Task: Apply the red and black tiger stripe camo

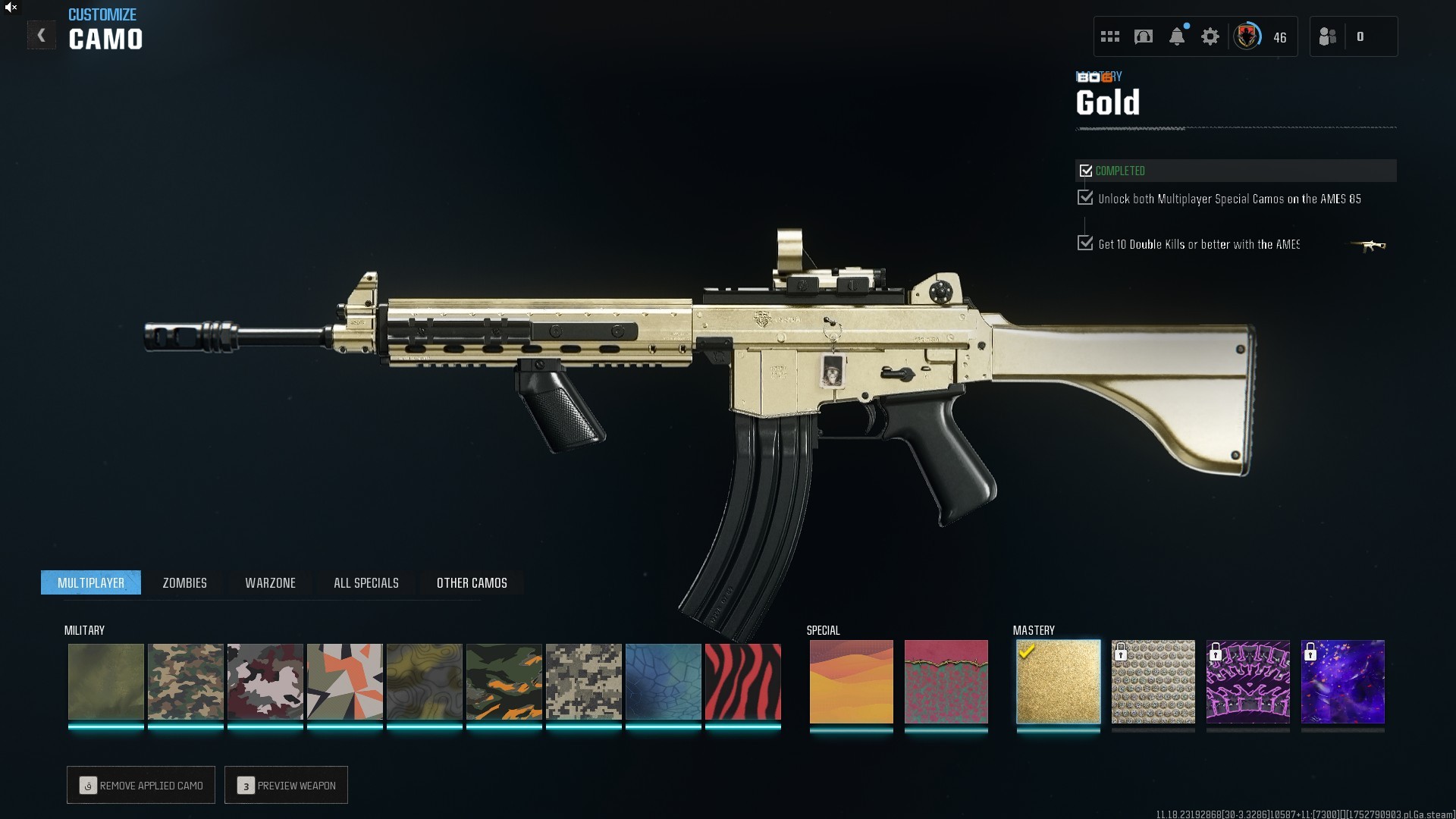Action: (x=742, y=682)
